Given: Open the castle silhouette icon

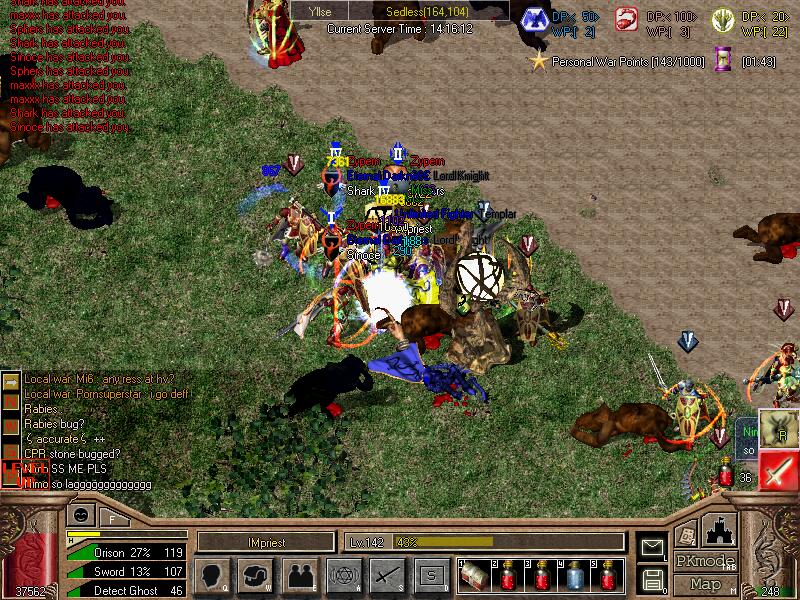Looking at the screenshot, I should tap(720, 529).
